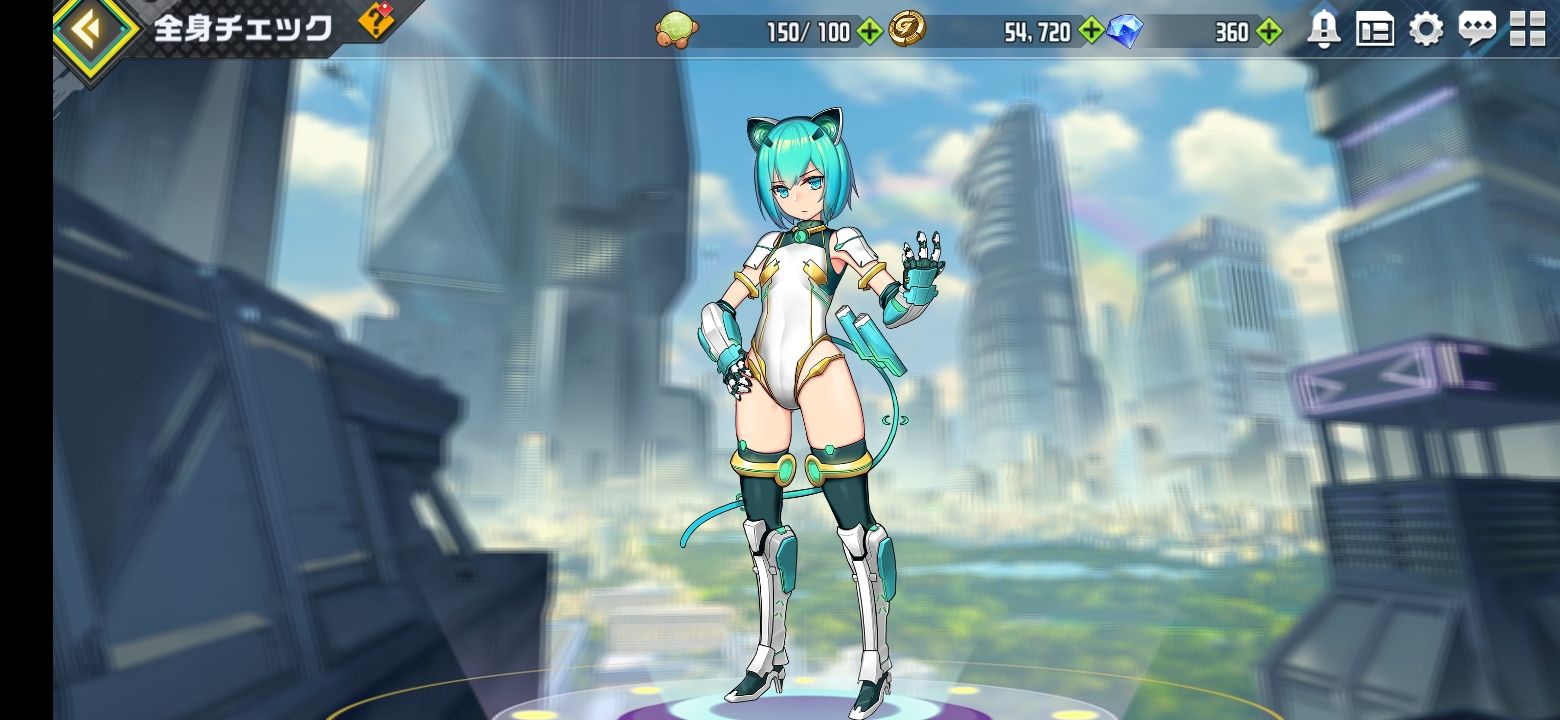The image size is (1560, 720).
Task: Add gold coins with the plus button
Action: point(1091,32)
